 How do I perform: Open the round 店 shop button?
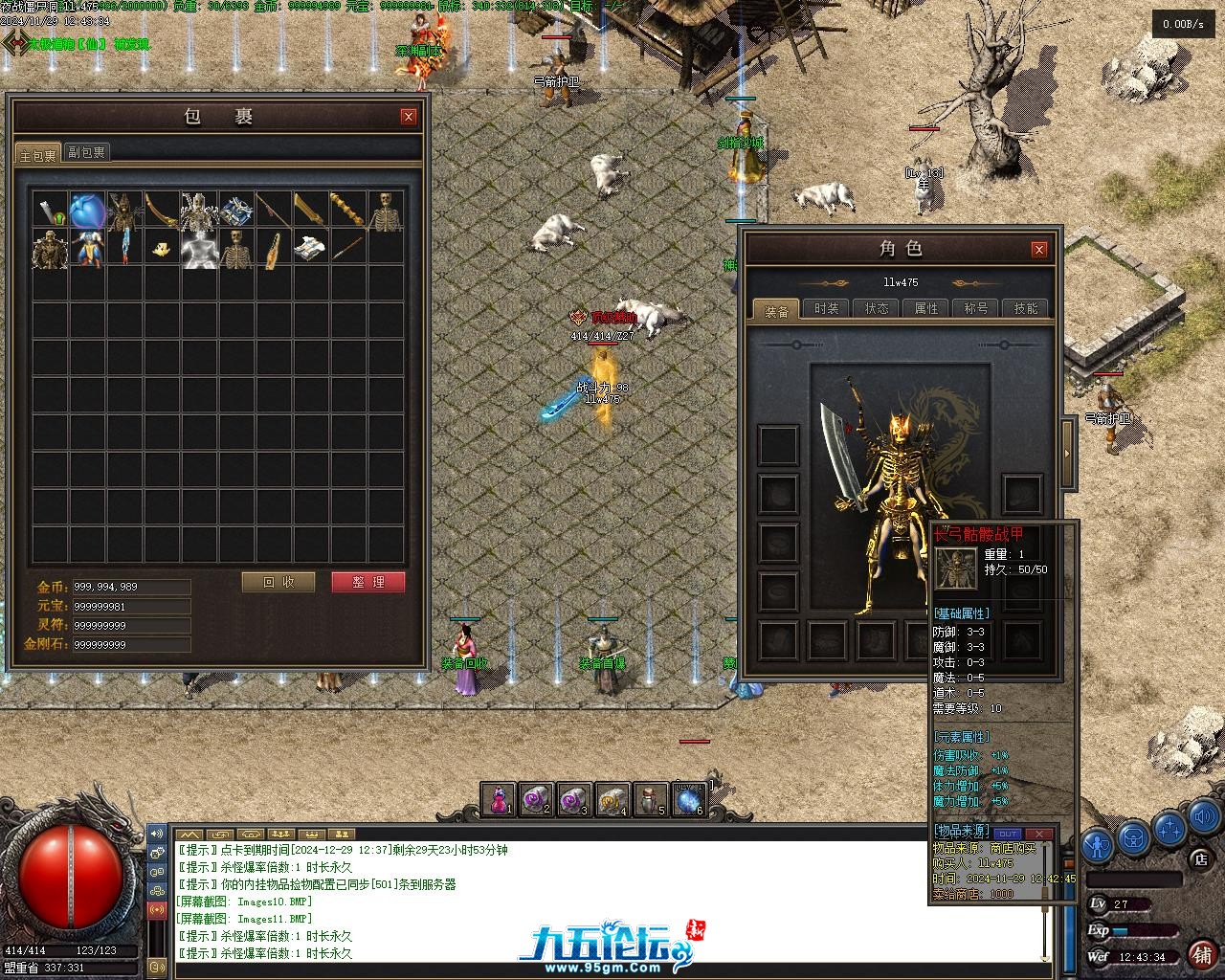[x=1201, y=858]
